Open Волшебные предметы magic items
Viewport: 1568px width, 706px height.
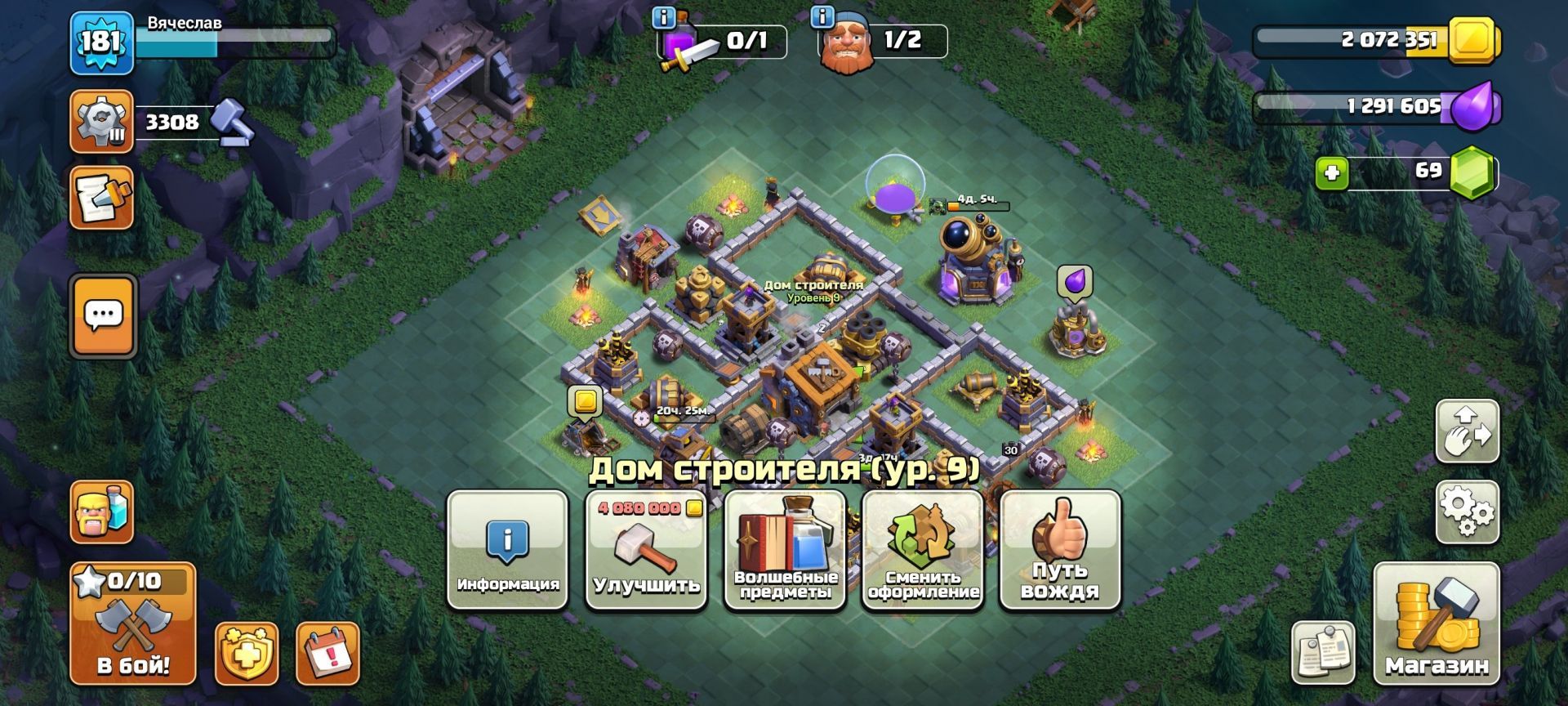point(785,549)
